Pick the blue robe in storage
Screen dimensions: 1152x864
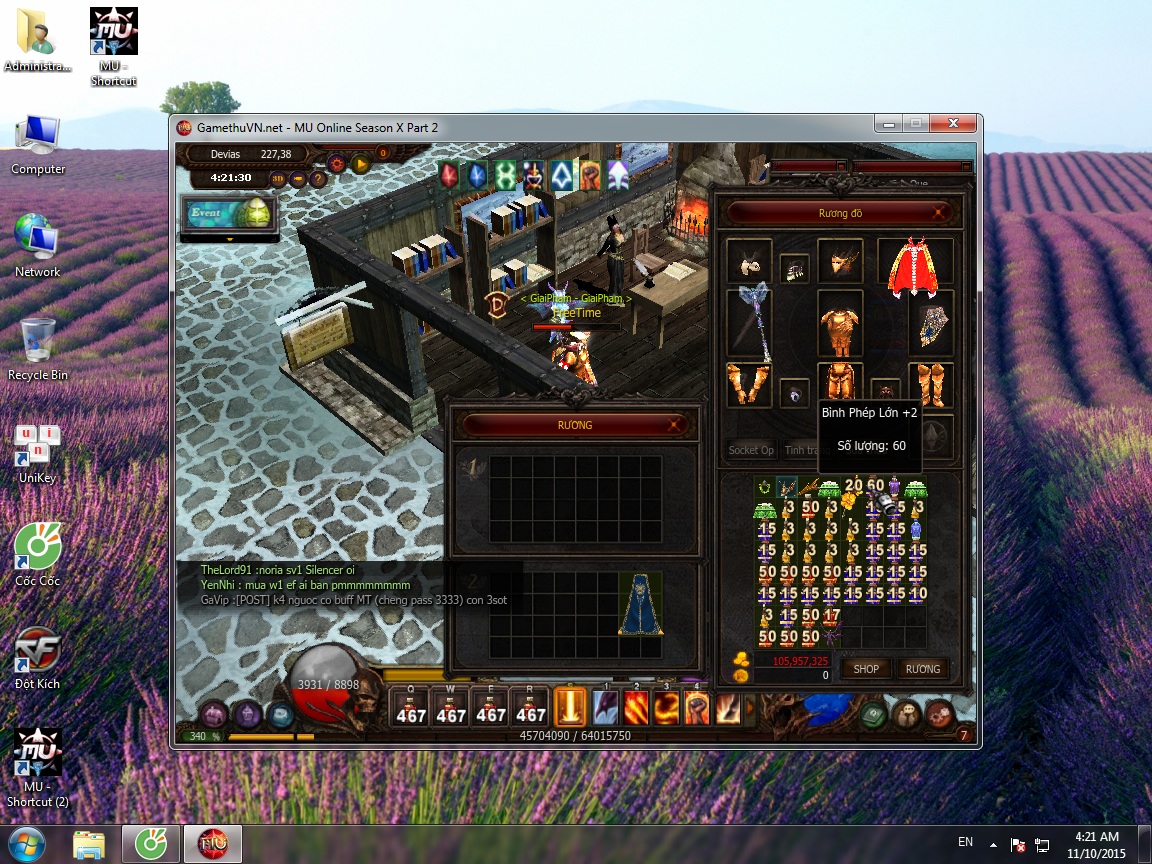pos(640,604)
